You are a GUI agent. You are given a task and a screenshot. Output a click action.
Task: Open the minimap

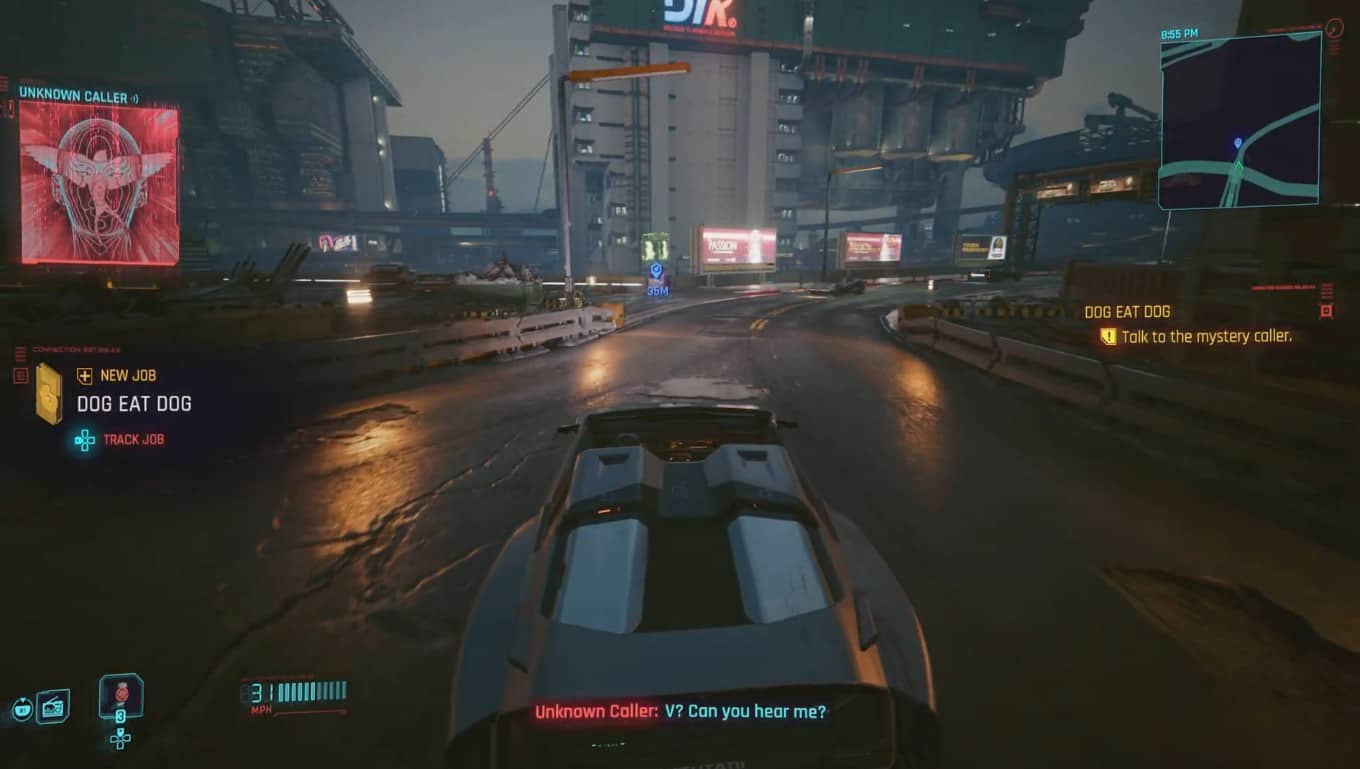coord(1239,120)
